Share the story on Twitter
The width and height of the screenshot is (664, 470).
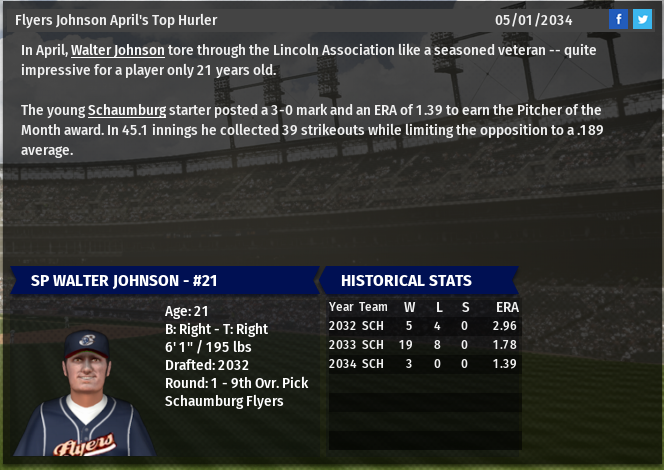(x=642, y=19)
